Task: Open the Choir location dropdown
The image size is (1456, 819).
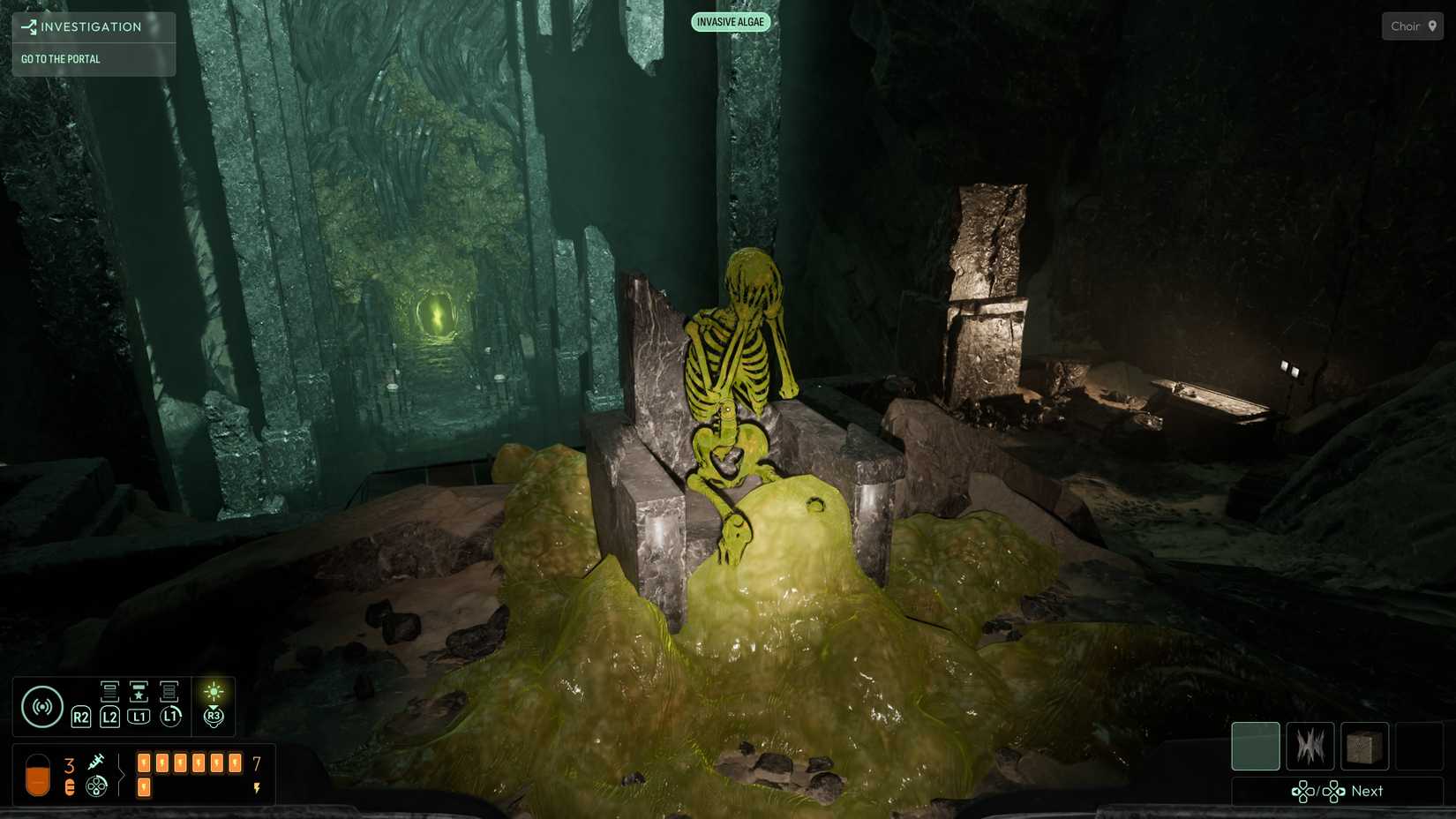Action: [1407, 26]
